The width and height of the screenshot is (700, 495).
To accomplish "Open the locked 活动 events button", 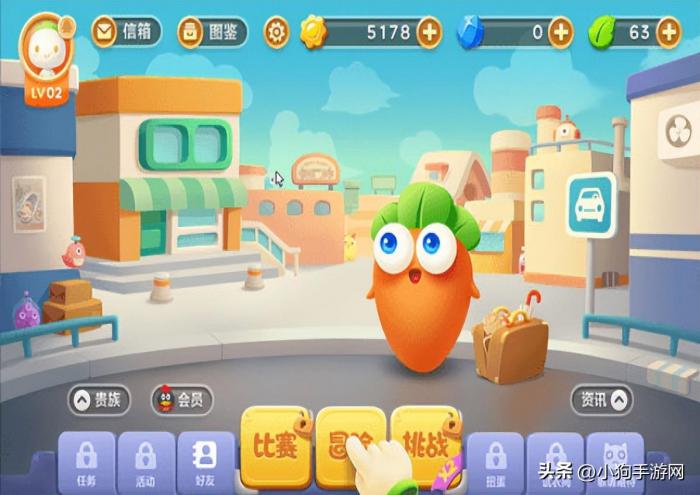I will [145, 460].
